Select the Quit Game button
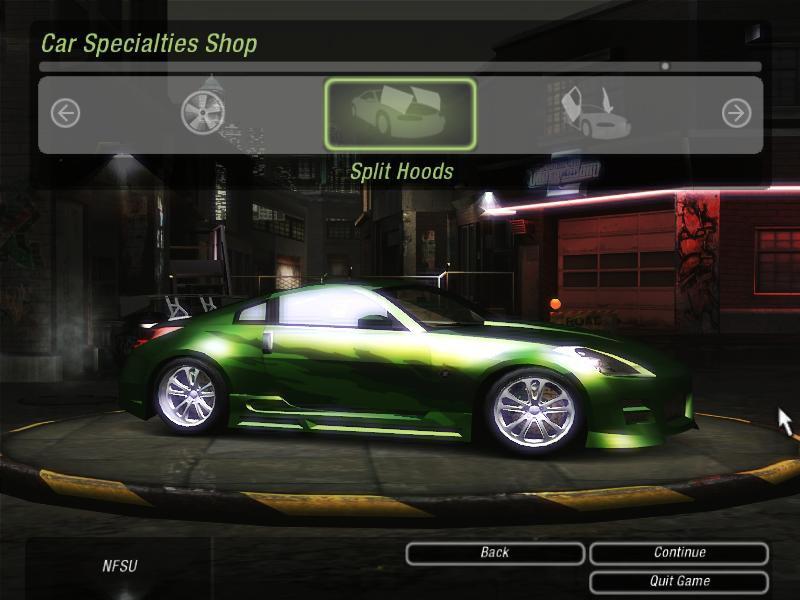This screenshot has width=800, height=600. 679,581
